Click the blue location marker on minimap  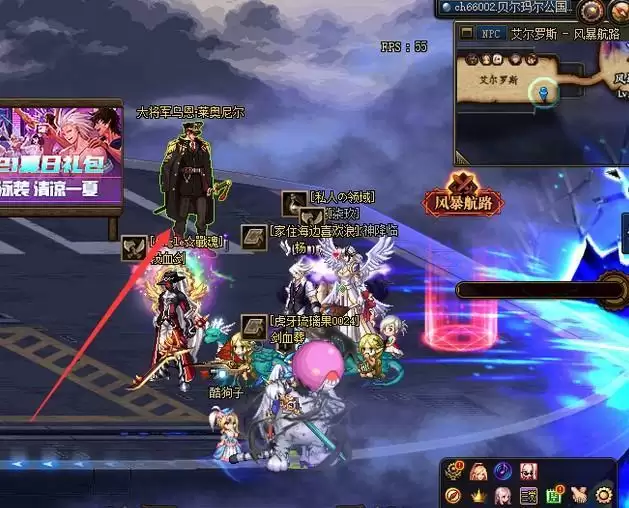[x=543, y=92]
